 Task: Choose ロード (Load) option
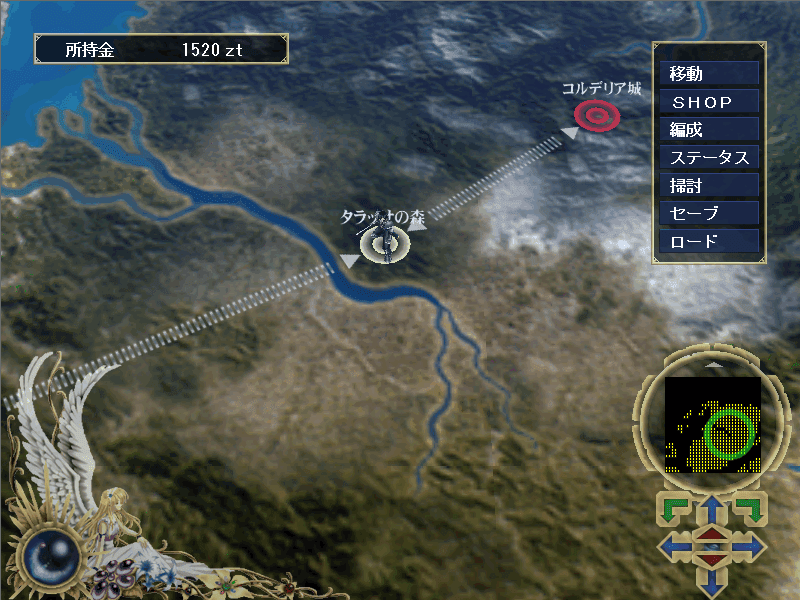[x=709, y=242]
